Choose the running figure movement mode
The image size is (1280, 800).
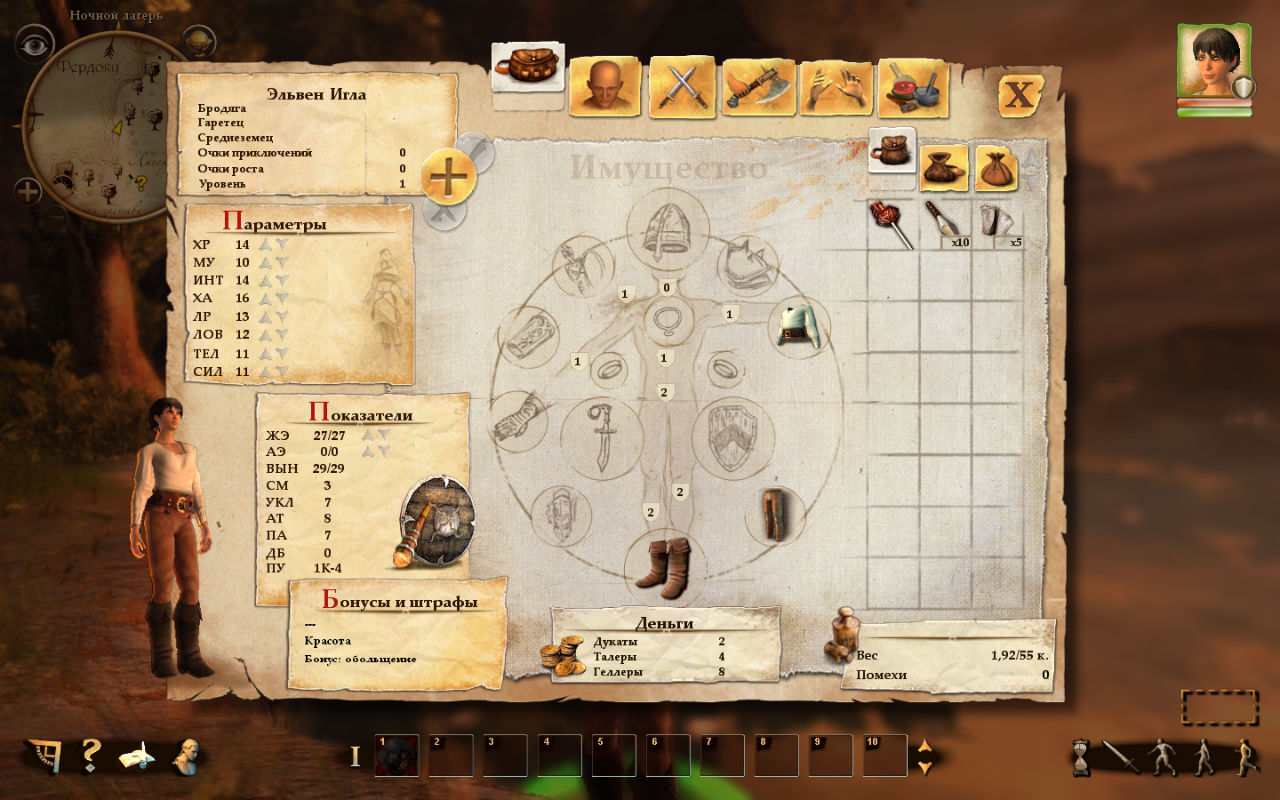[1245, 757]
